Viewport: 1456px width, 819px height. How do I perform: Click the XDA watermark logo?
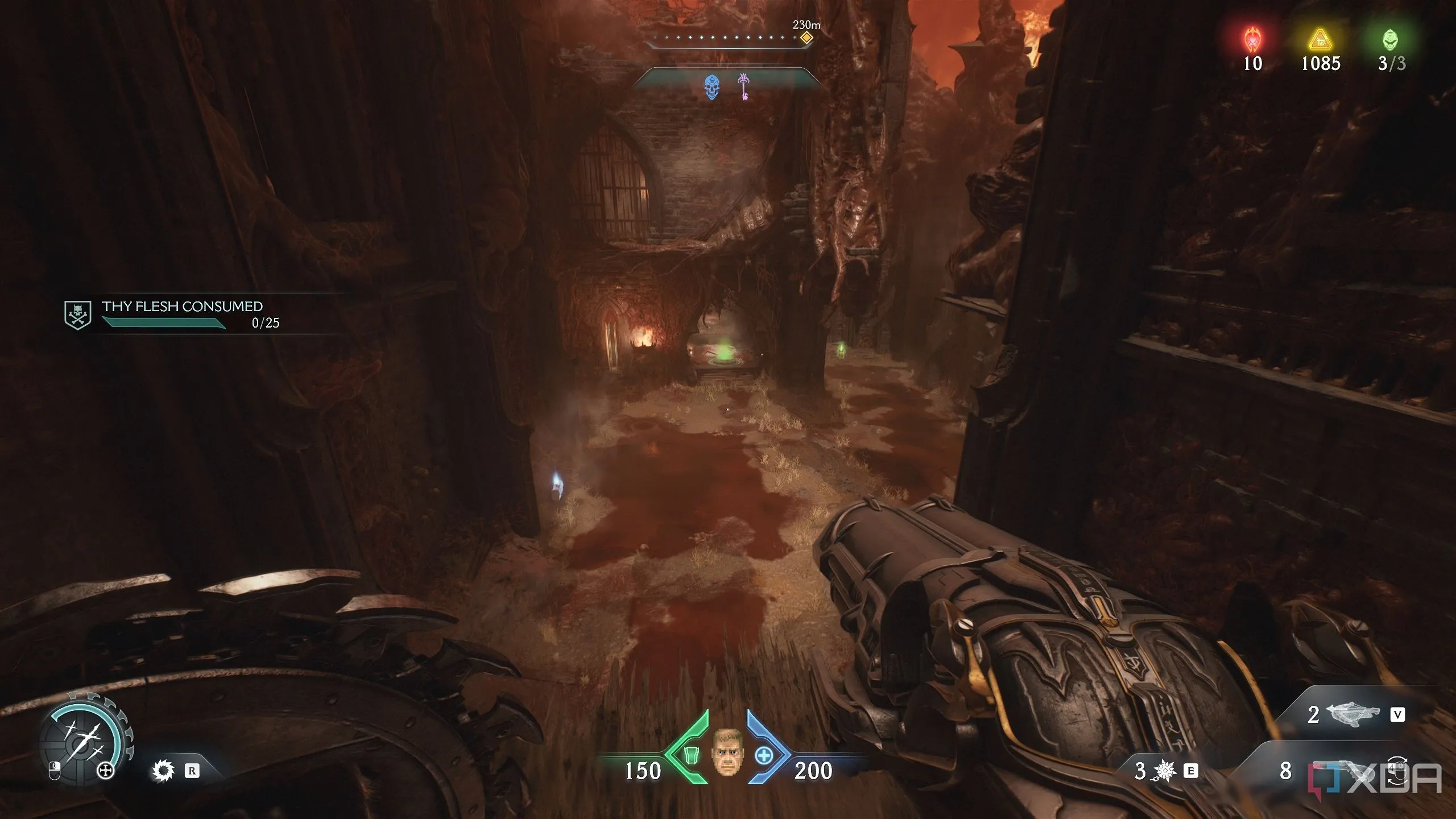point(1376,778)
